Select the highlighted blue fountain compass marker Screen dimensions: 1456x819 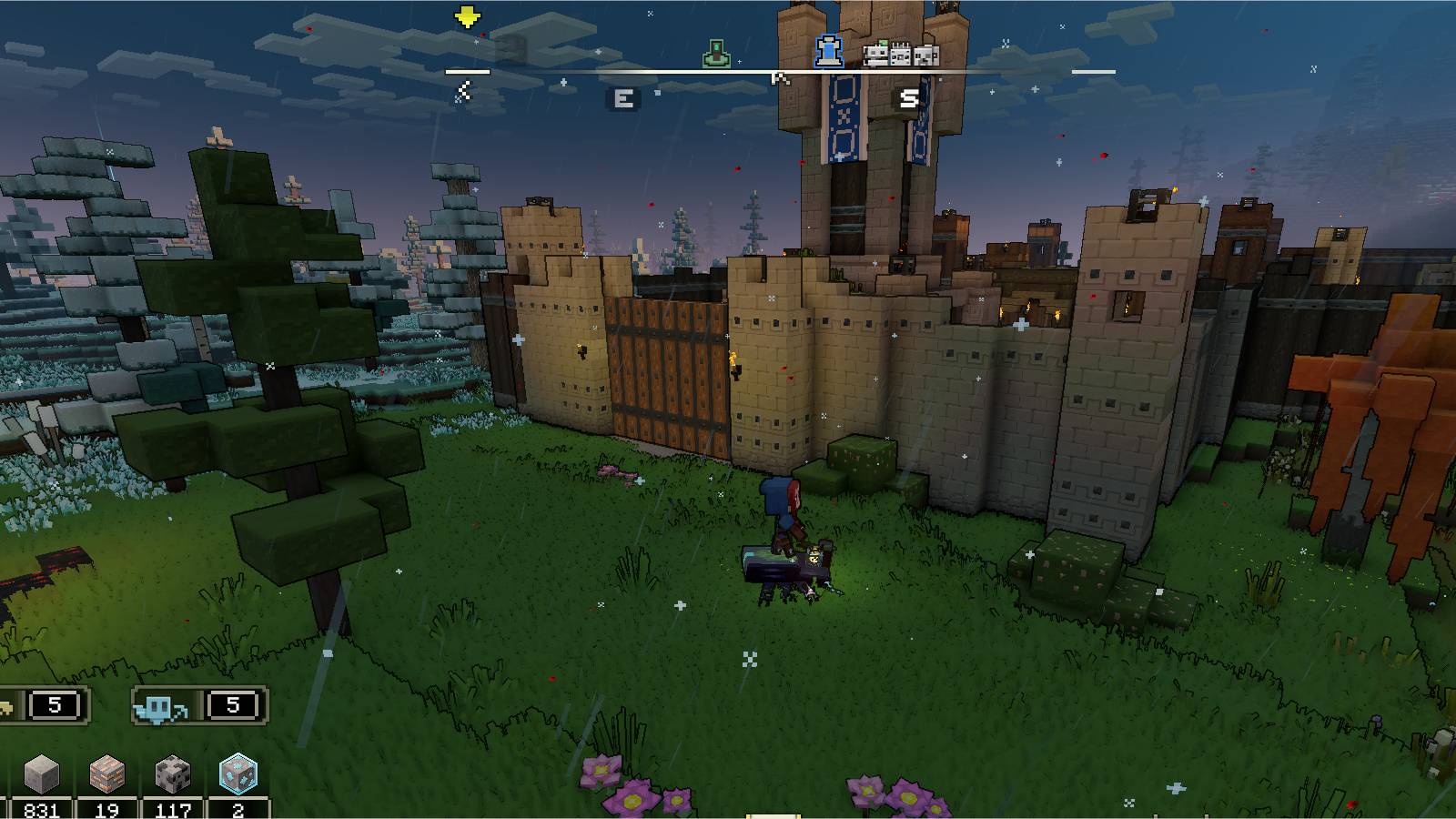[x=829, y=50]
